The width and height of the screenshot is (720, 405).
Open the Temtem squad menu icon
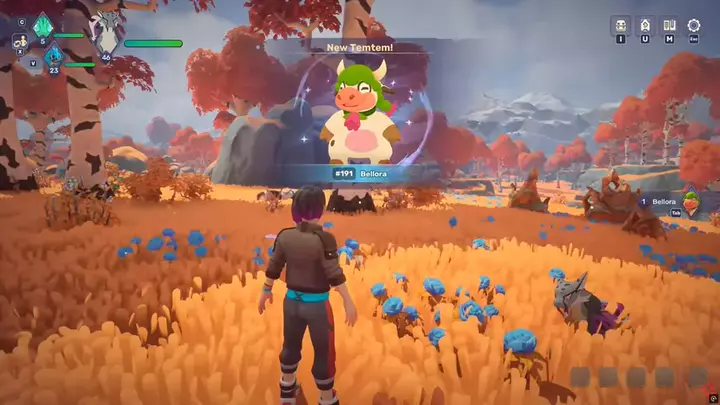tap(620, 24)
